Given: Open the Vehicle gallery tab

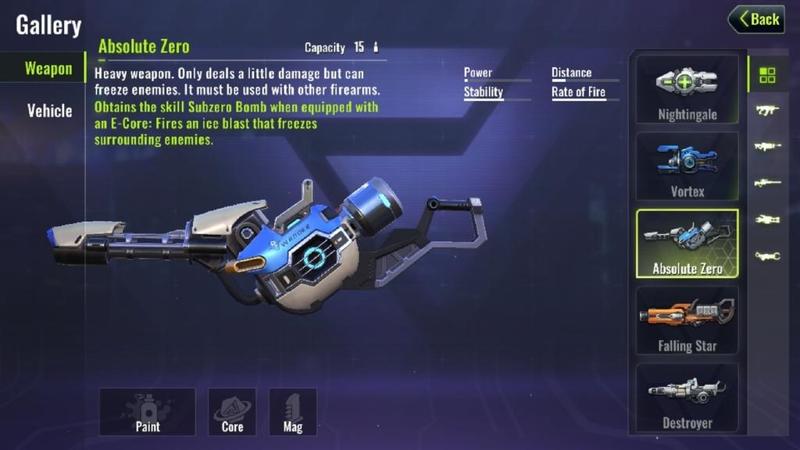Looking at the screenshot, I should [x=49, y=110].
